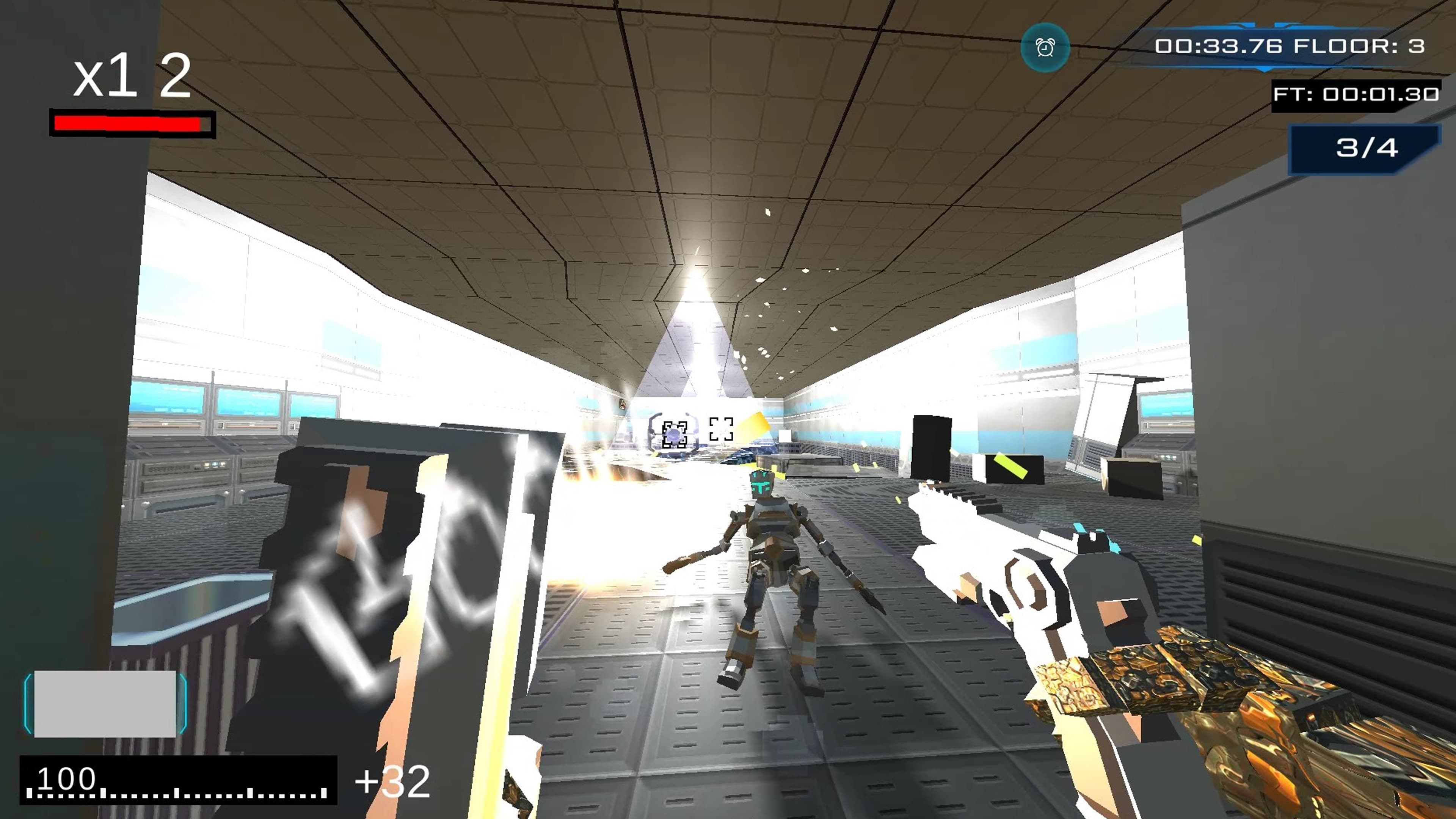Click the alarm clock icon
This screenshot has width=1456, height=819.
click(x=1045, y=48)
